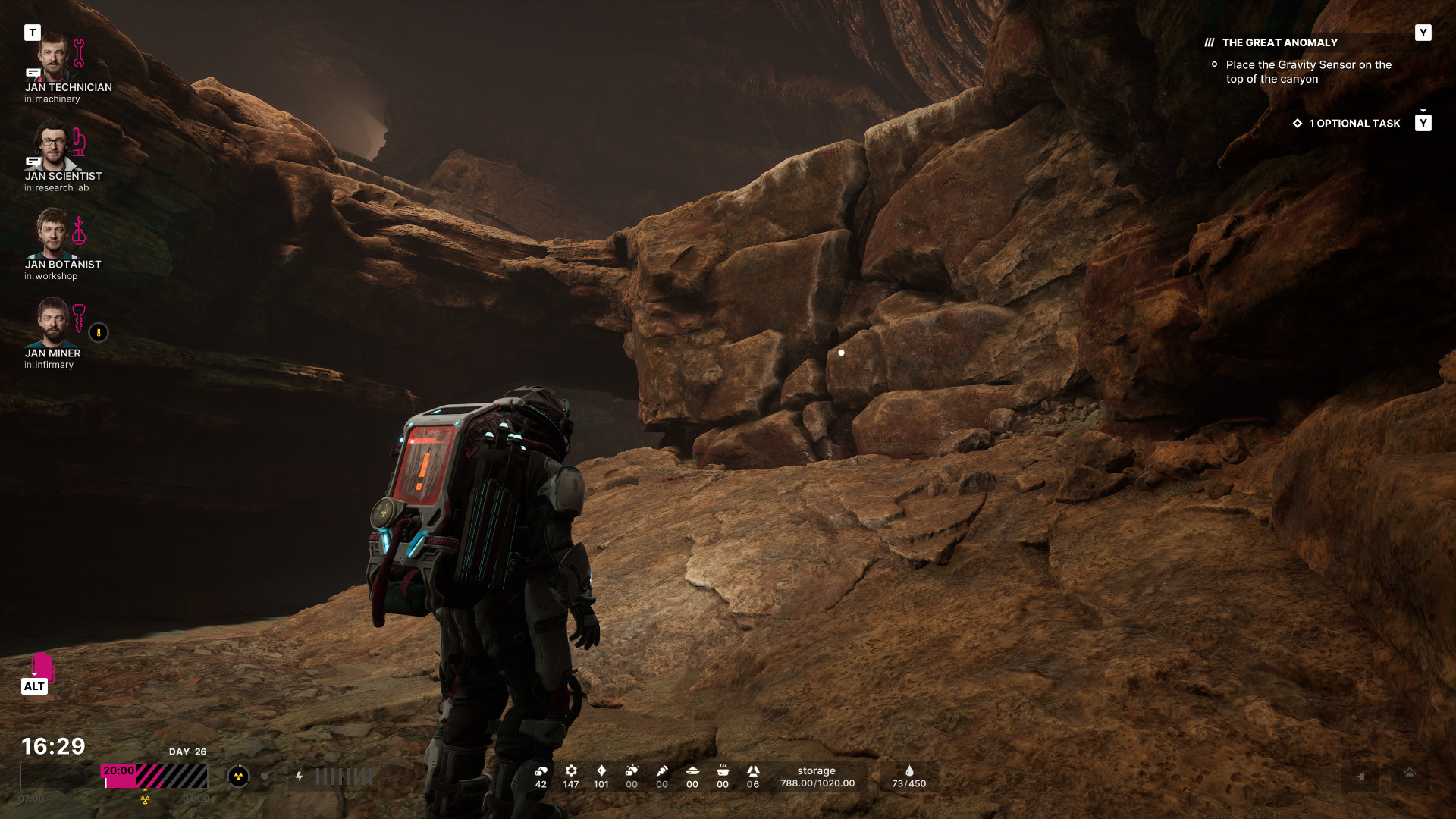Open The Great Anomaly objective tracker
This screenshot has width=1456, height=819.
point(1280,42)
